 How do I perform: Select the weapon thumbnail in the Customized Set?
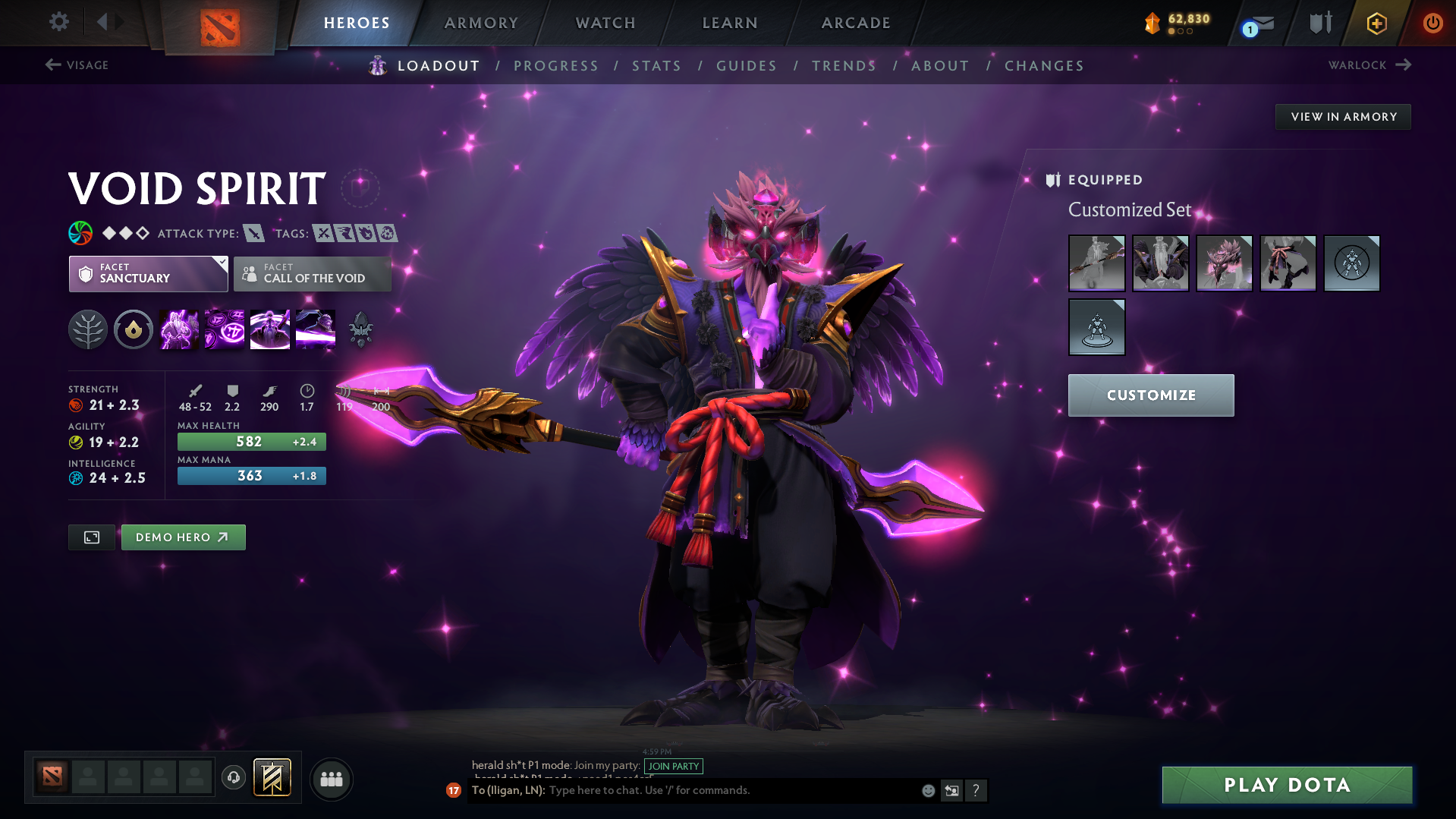[1096, 263]
